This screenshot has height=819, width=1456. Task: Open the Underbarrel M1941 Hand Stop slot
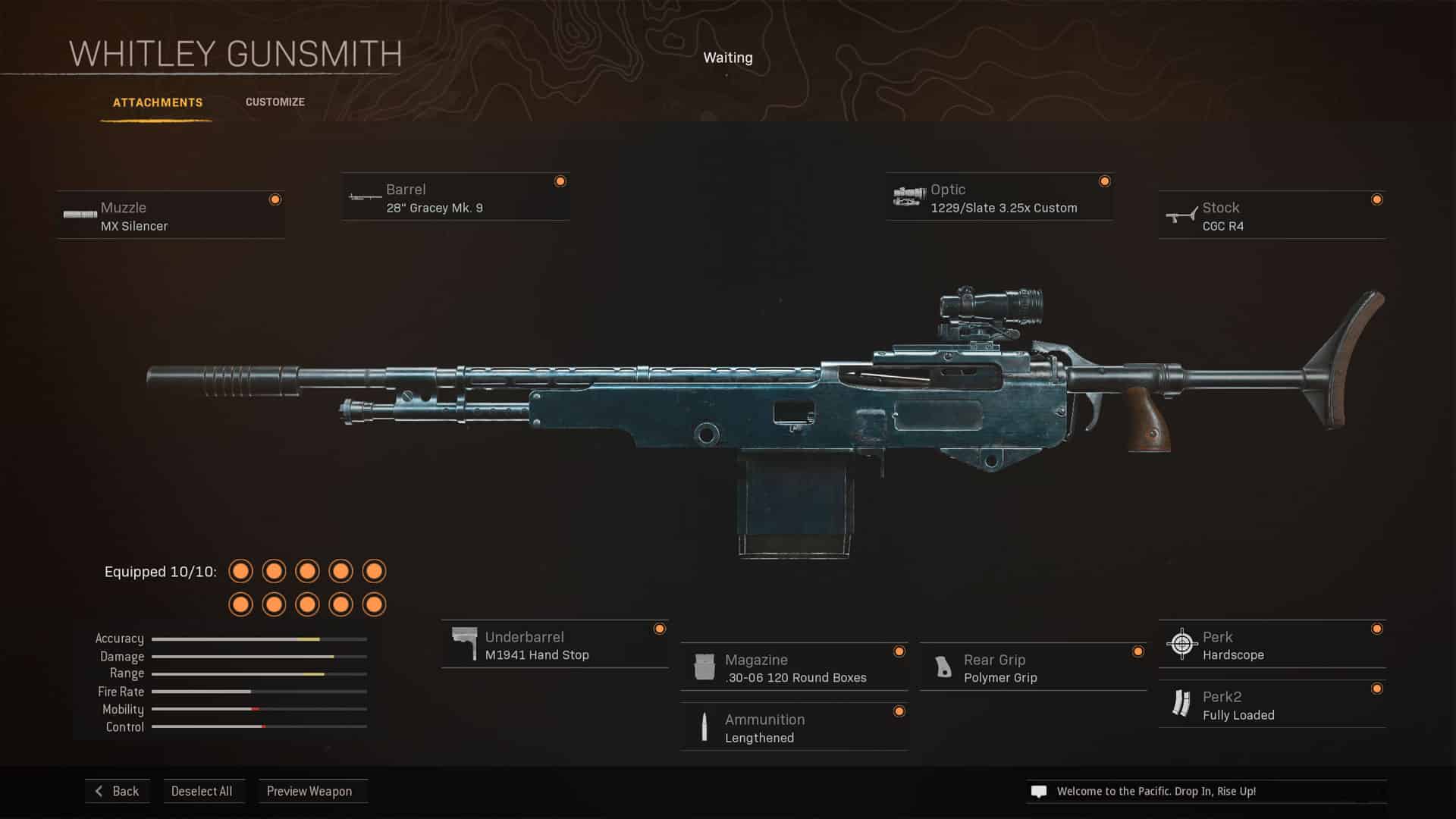tap(554, 645)
